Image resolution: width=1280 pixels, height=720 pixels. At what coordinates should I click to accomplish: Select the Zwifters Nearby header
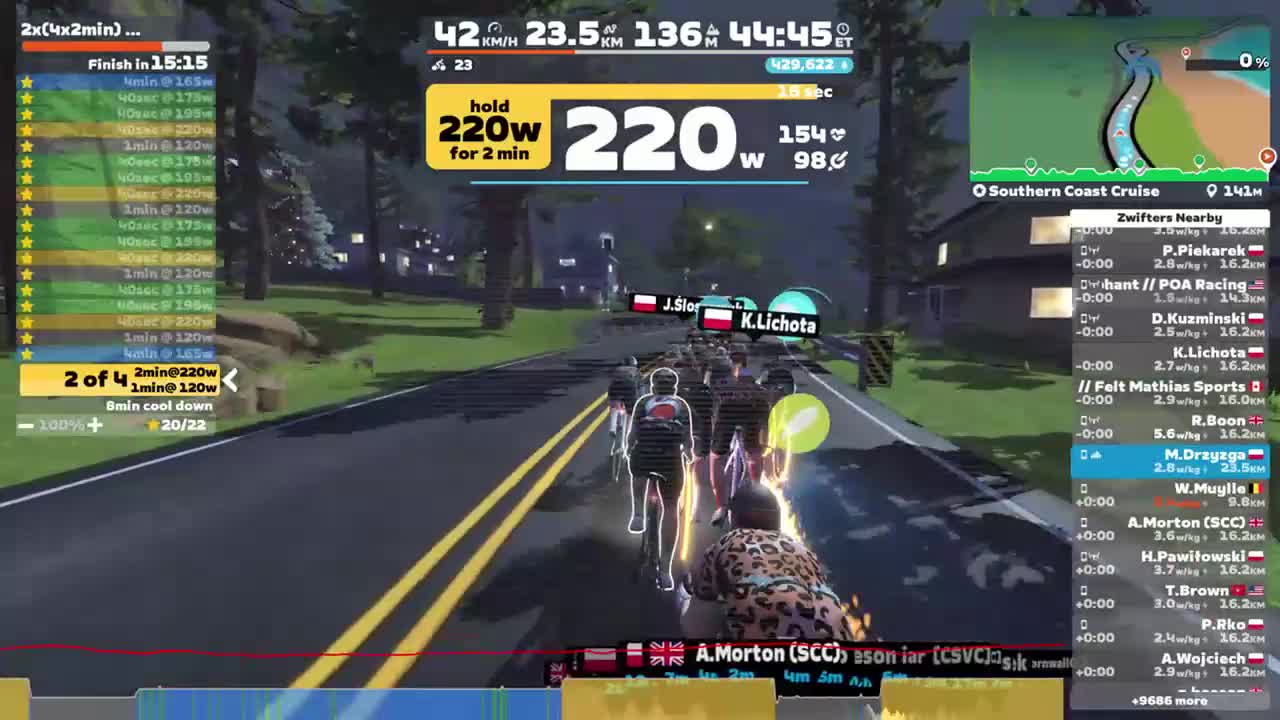point(1169,217)
